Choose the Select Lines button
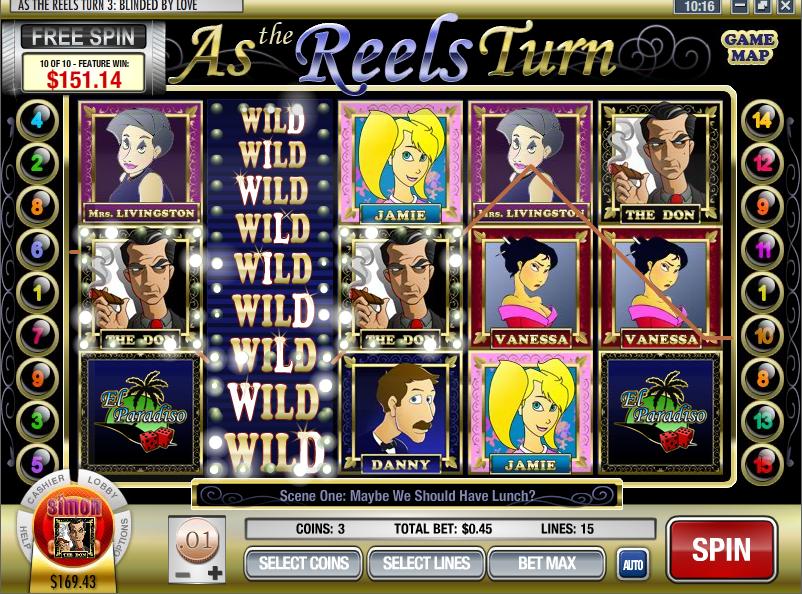The width and height of the screenshot is (802, 594). (426, 563)
